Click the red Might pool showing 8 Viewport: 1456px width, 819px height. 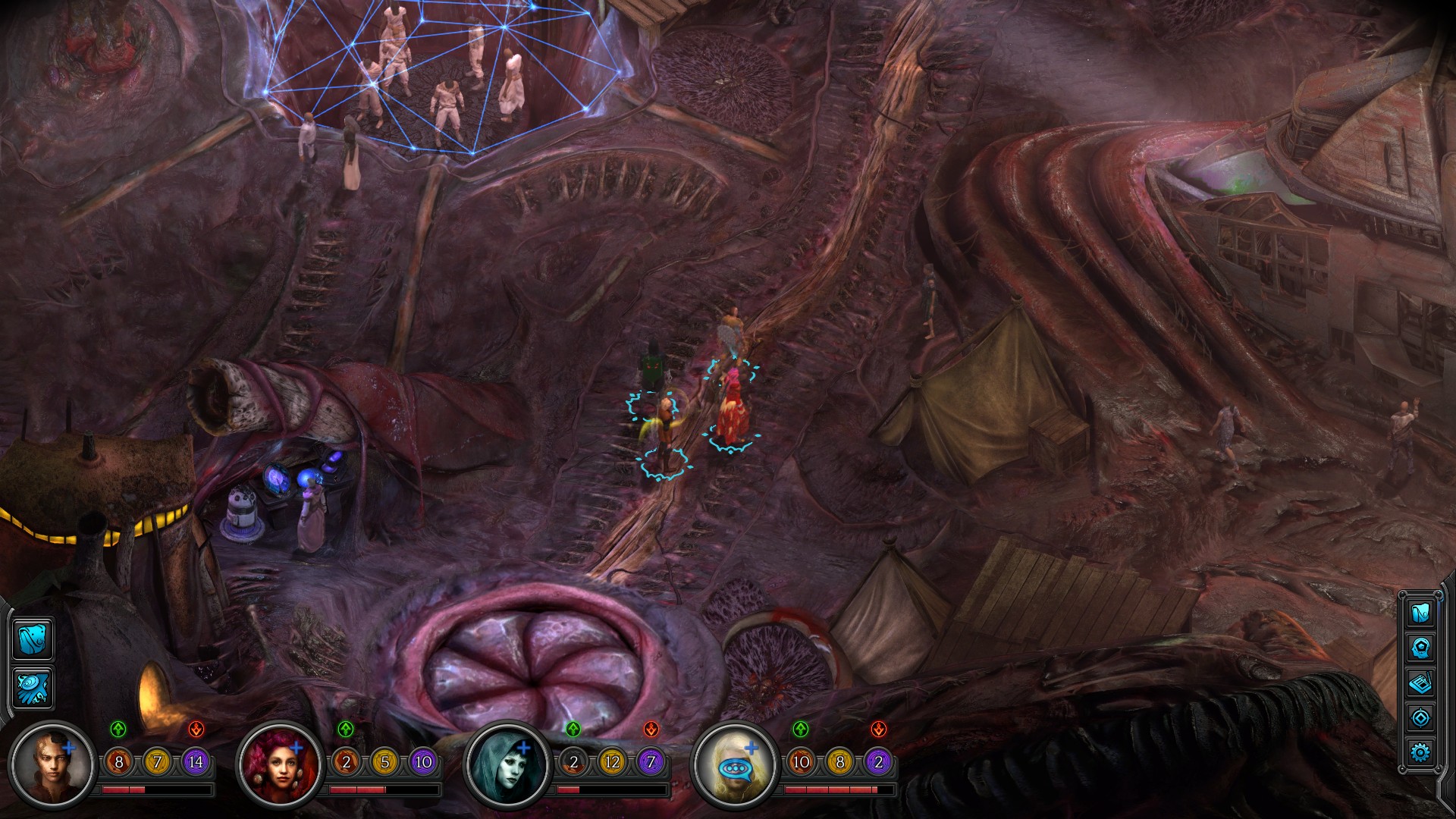(x=118, y=761)
